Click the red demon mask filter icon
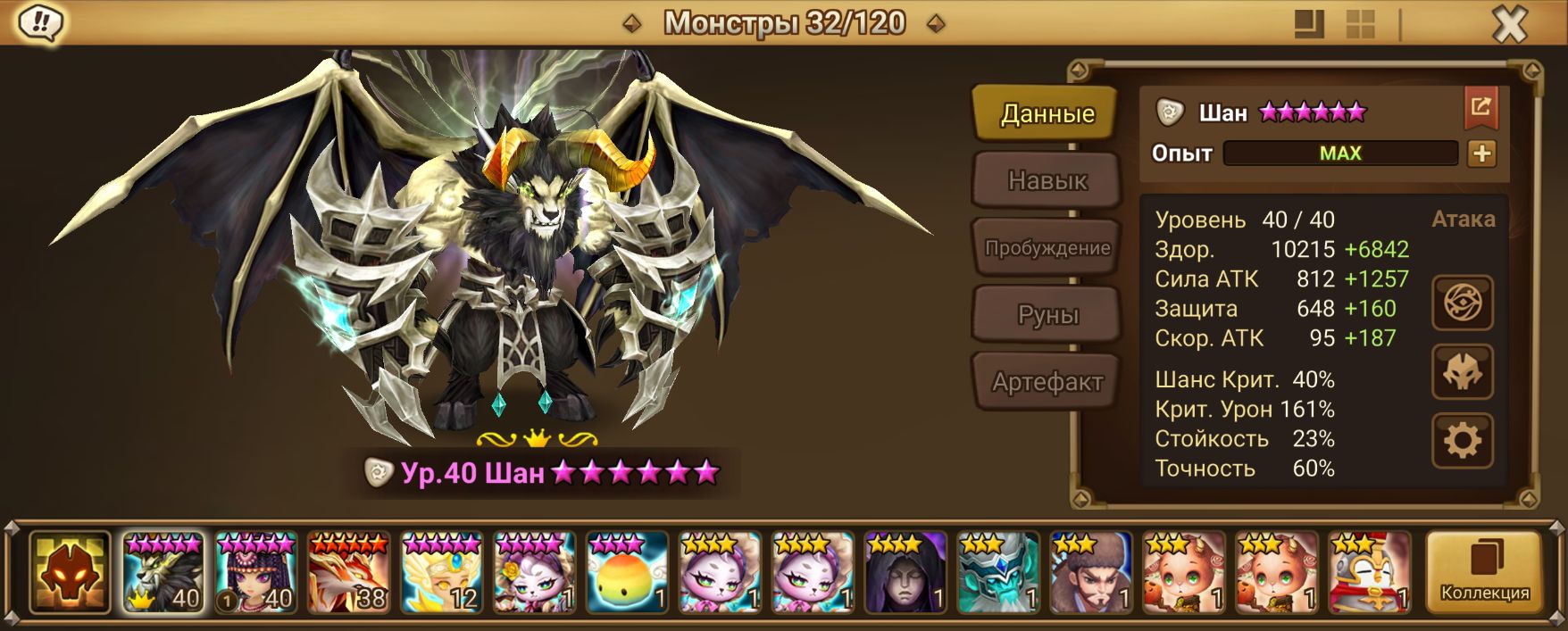1568x631 pixels. pos(70,572)
